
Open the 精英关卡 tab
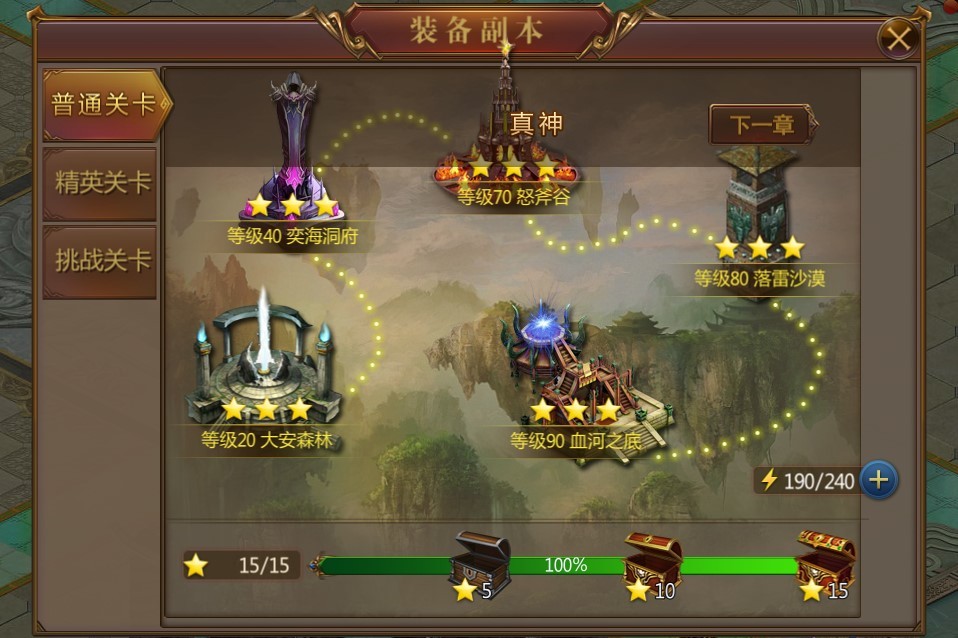tap(102, 182)
